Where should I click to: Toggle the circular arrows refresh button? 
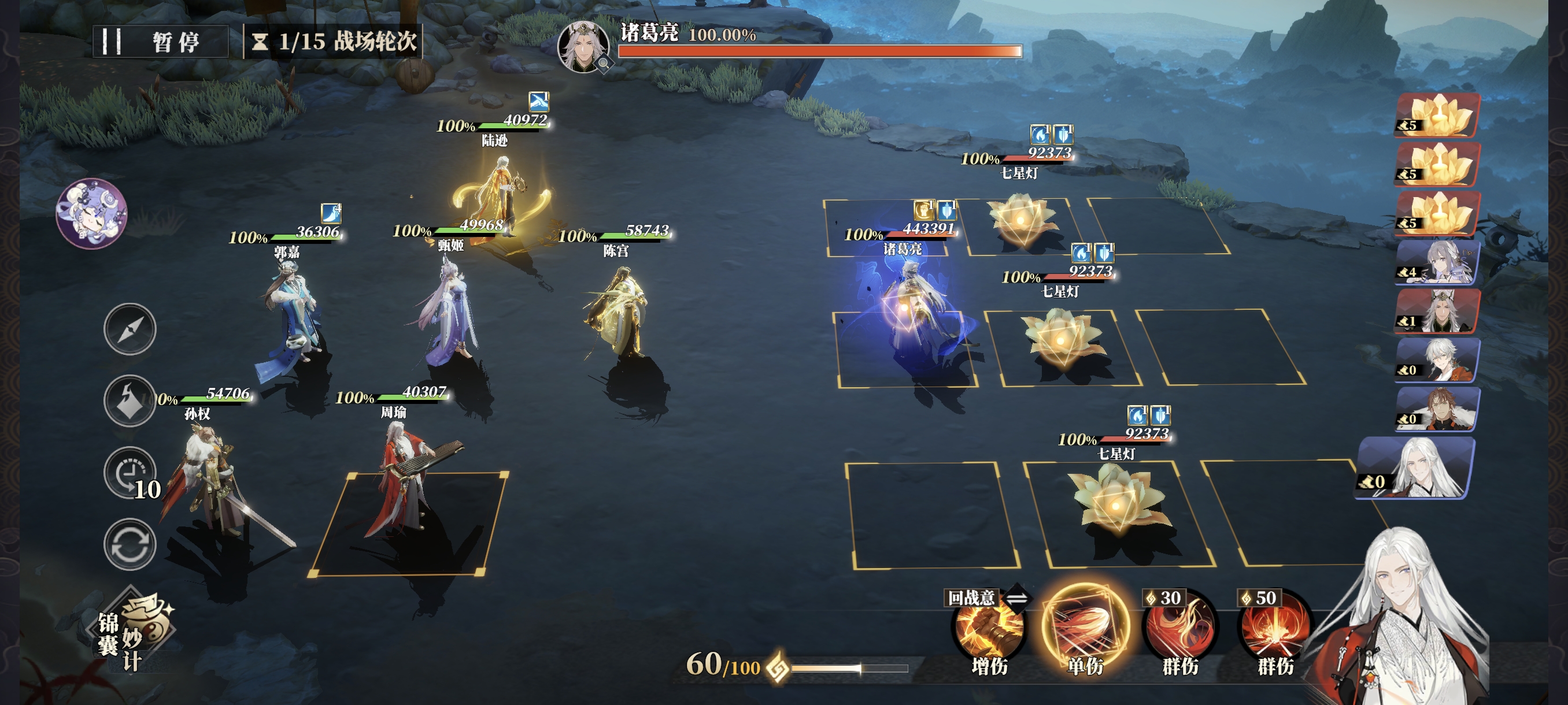[x=130, y=544]
